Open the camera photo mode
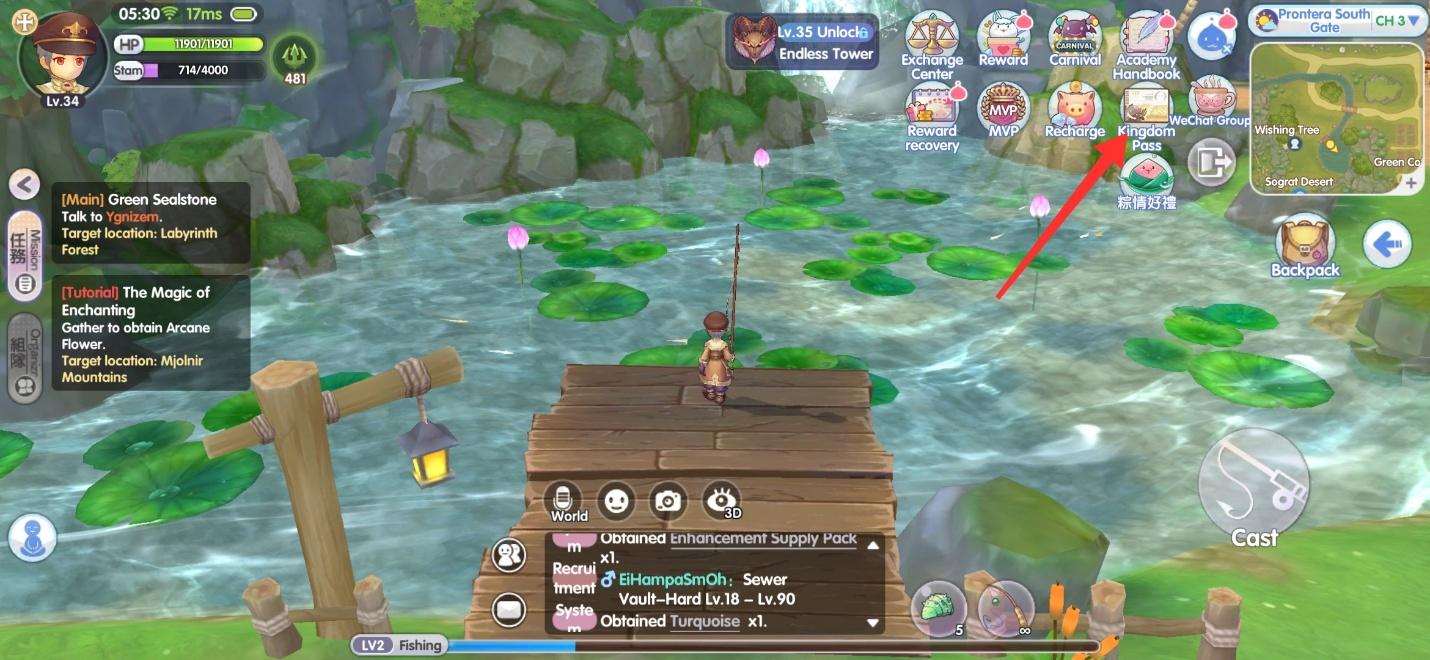Viewport: 1430px width, 660px height. (x=668, y=501)
